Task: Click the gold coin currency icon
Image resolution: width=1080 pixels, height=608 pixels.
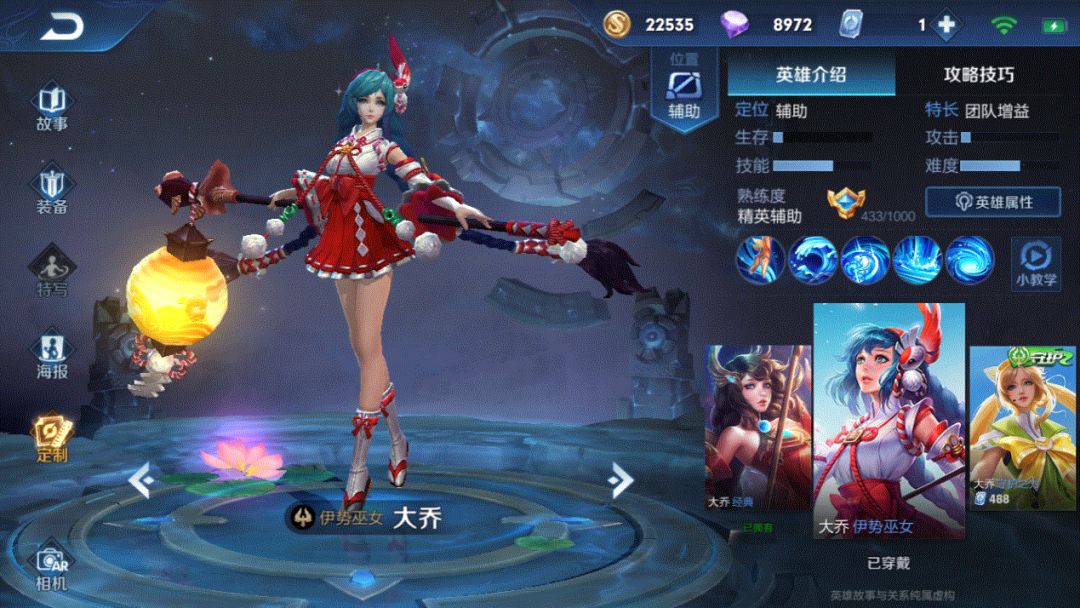Action: point(618,24)
